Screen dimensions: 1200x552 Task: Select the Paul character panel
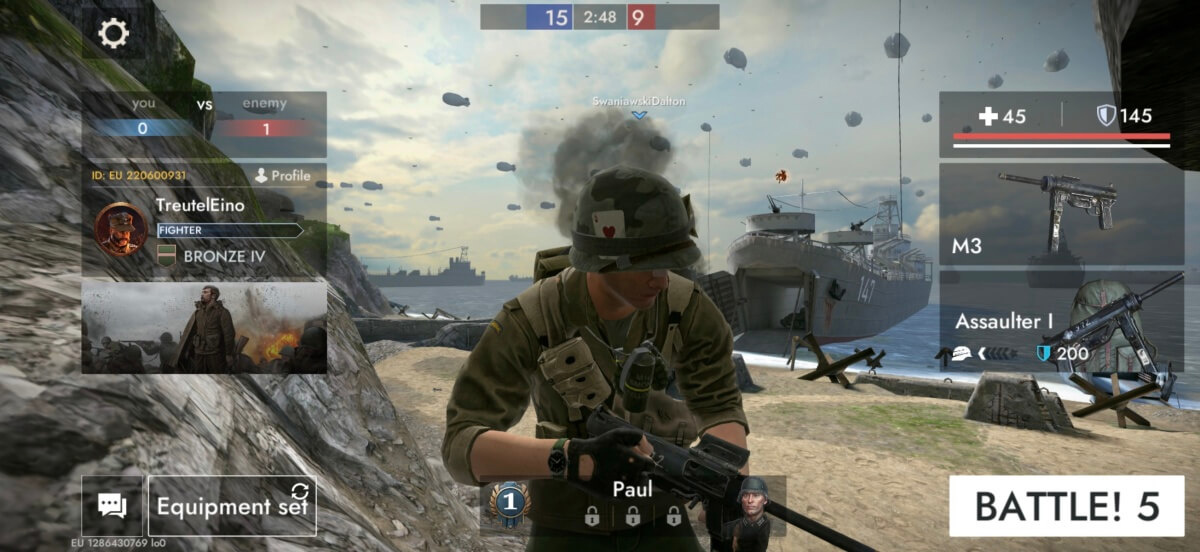pyautogui.click(x=632, y=503)
